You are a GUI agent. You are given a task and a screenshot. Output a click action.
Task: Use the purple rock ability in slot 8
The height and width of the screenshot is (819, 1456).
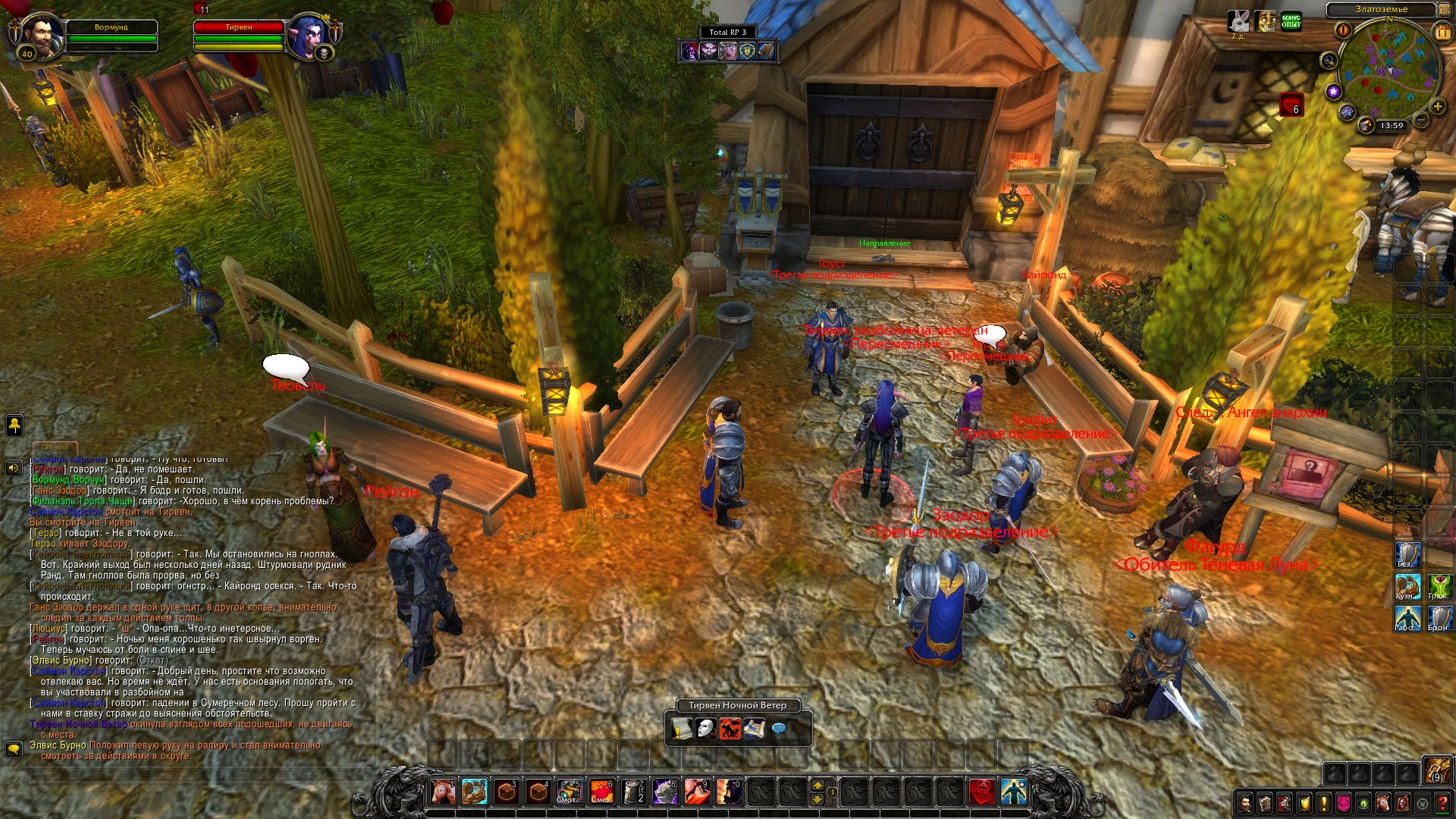click(x=665, y=792)
